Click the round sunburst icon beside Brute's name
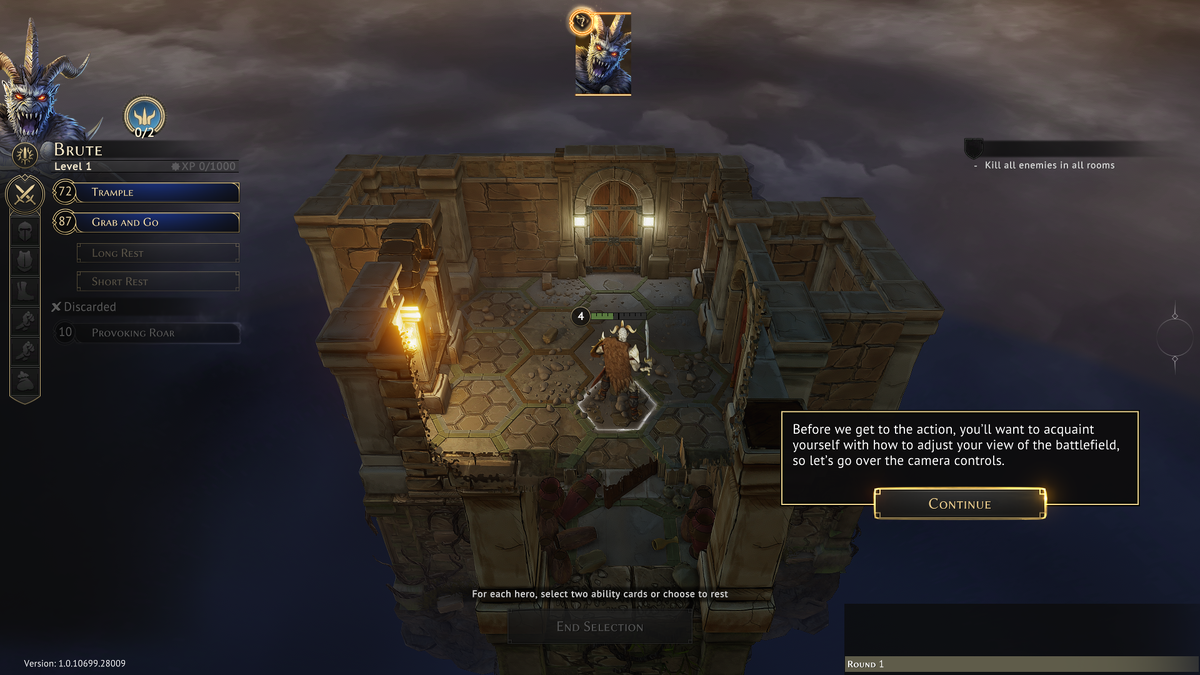The image size is (1200, 675). point(25,153)
